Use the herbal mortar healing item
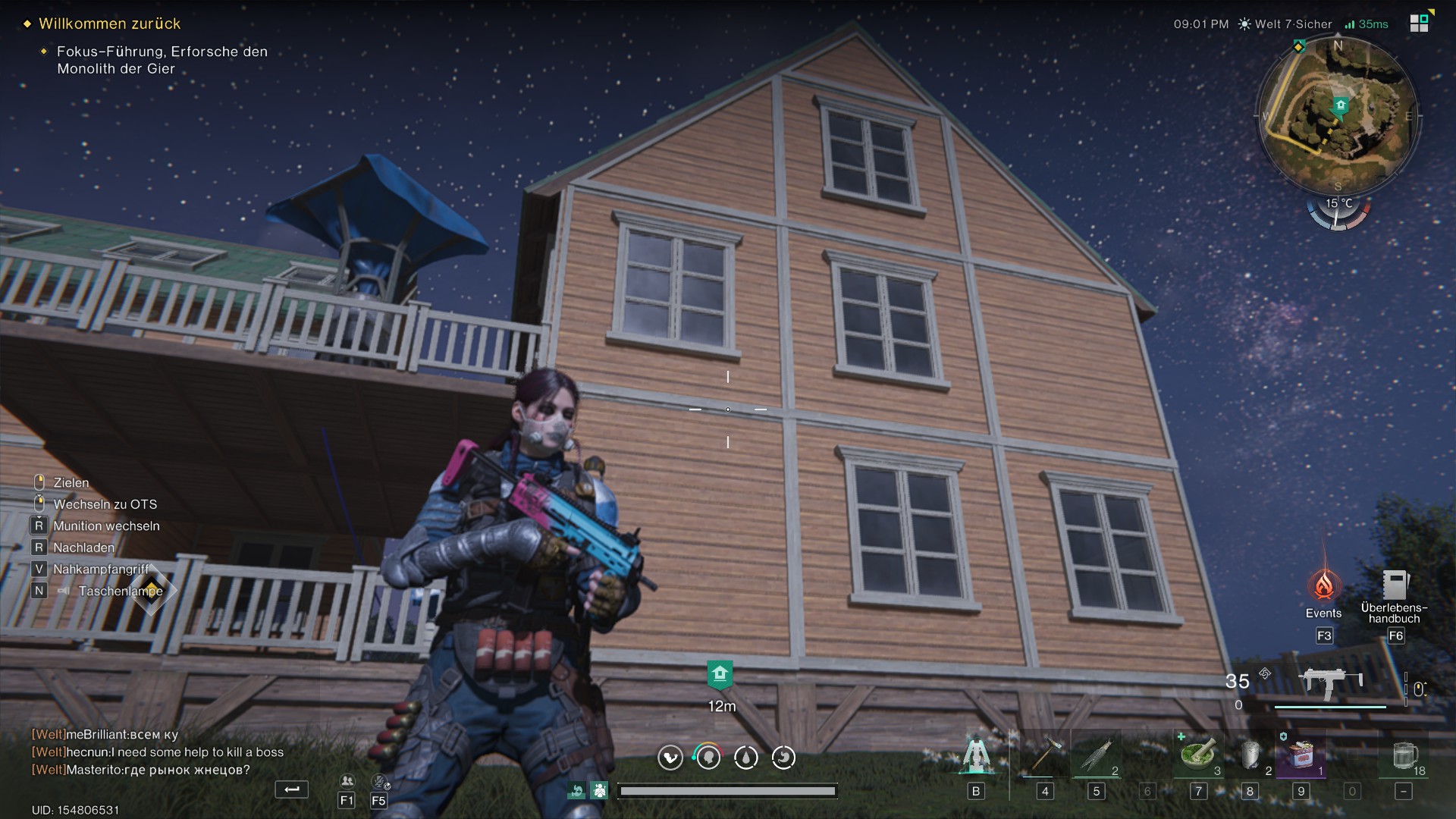This screenshot has width=1456, height=819. (1198, 755)
